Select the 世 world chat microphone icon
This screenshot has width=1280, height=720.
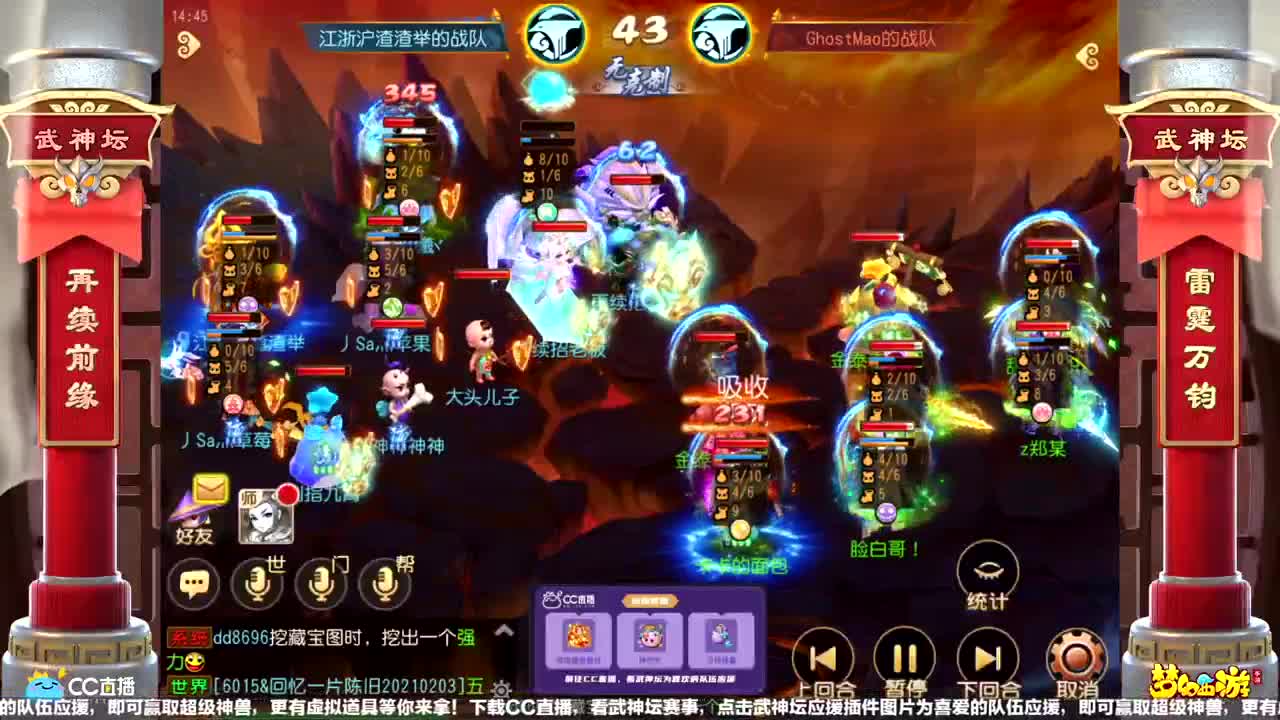257,581
